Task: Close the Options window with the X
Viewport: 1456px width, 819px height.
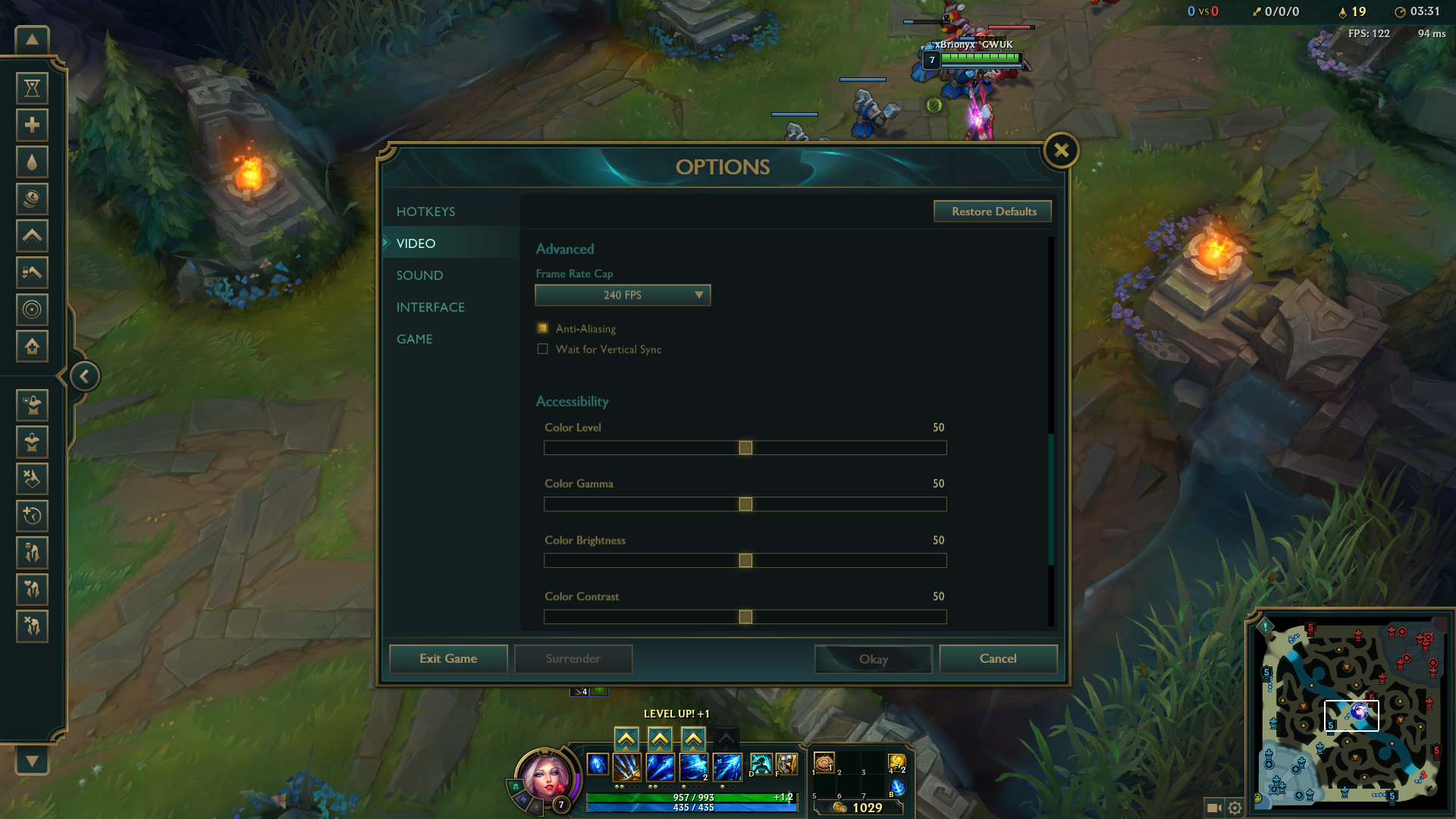Action: tap(1061, 150)
